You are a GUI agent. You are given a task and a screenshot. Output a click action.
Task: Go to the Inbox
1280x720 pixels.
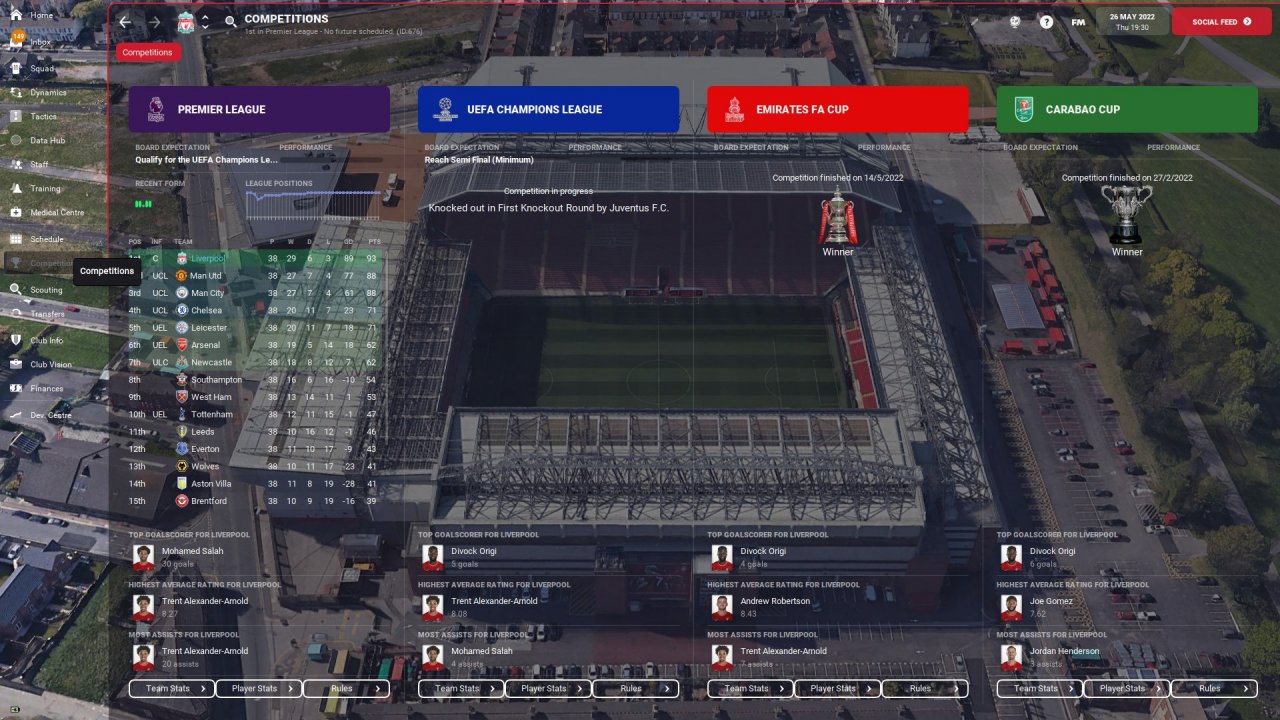(40, 42)
